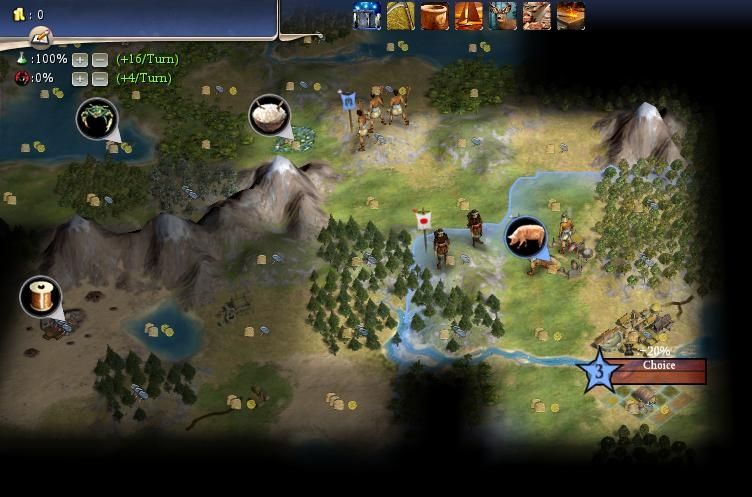Open the scroll and quill icon
The height and width of the screenshot is (497, 752).
pyautogui.click(x=40, y=38)
